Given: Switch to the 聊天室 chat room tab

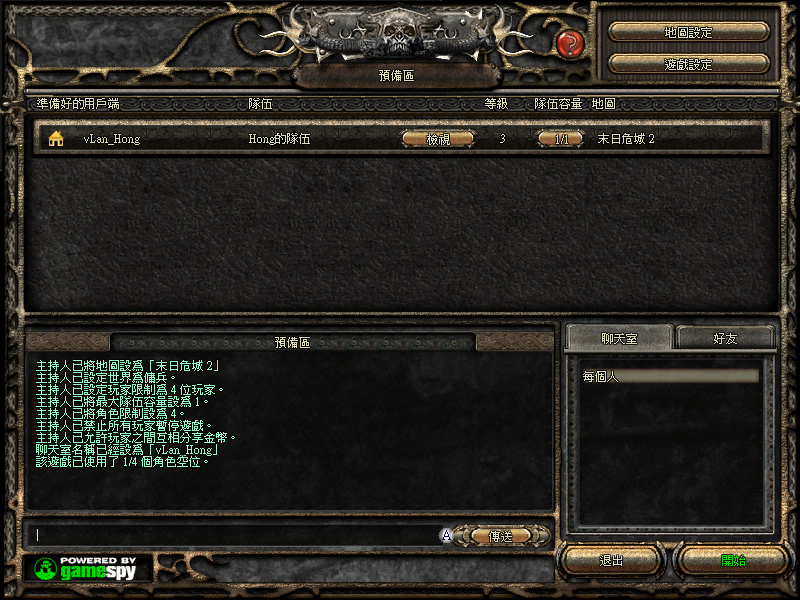Looking at the screenshot, I should click(x=618, y=338).
